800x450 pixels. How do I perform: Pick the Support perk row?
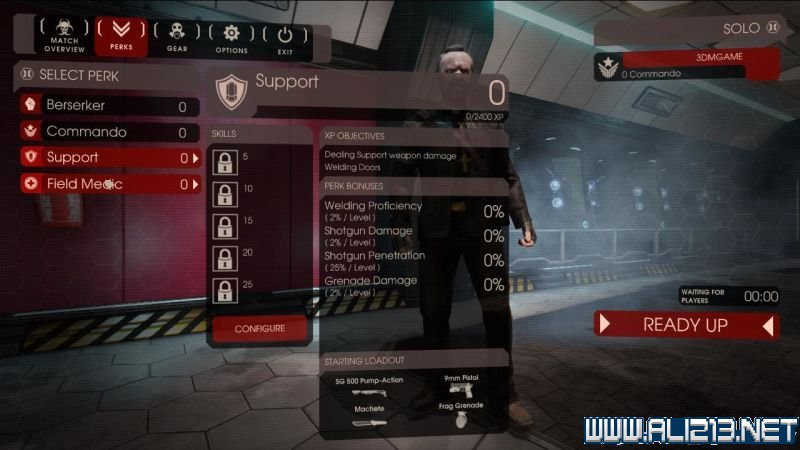pos(107,158)
